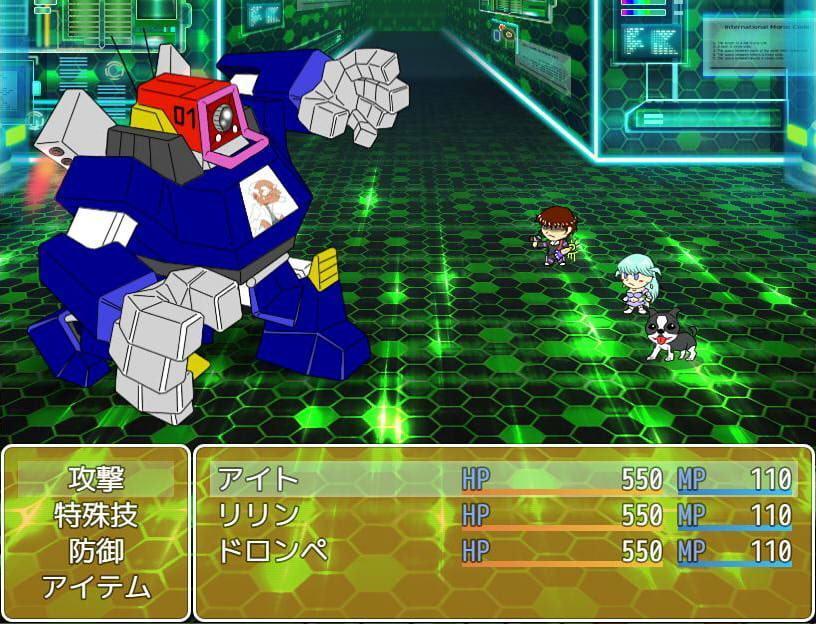
Task: Open the アイテム item command
Action: (96, 587)
